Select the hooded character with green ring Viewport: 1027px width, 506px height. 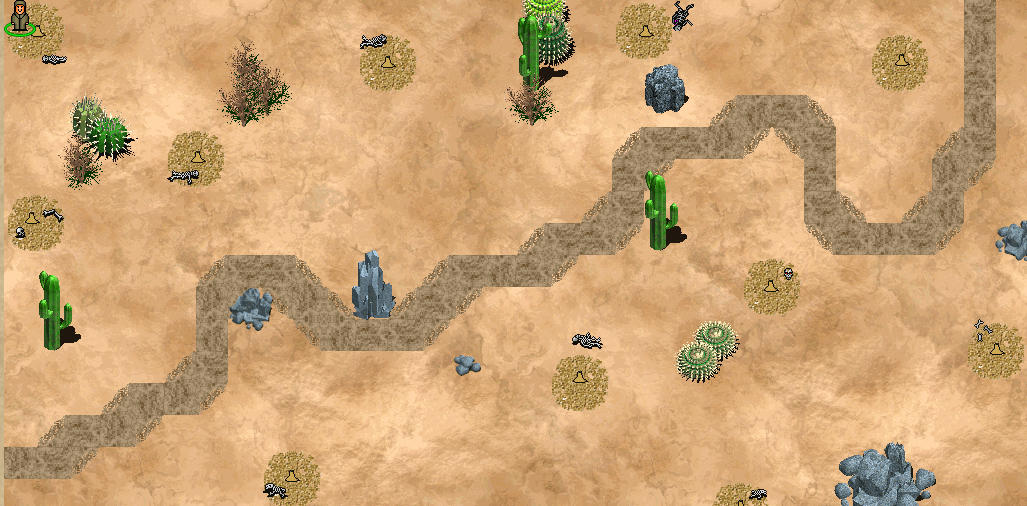coord(21,18)
